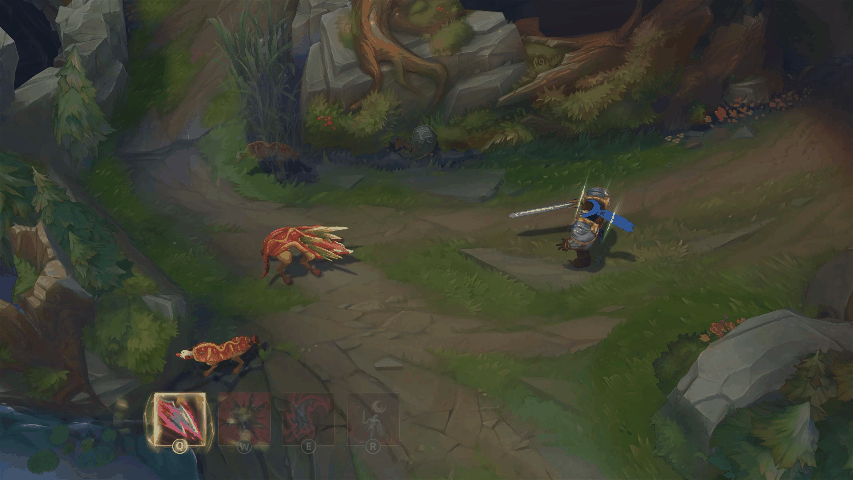Activate the highlighted Q spikes ability
The width and height of the screenshot is (853, 480).
(x=180, y=418)
